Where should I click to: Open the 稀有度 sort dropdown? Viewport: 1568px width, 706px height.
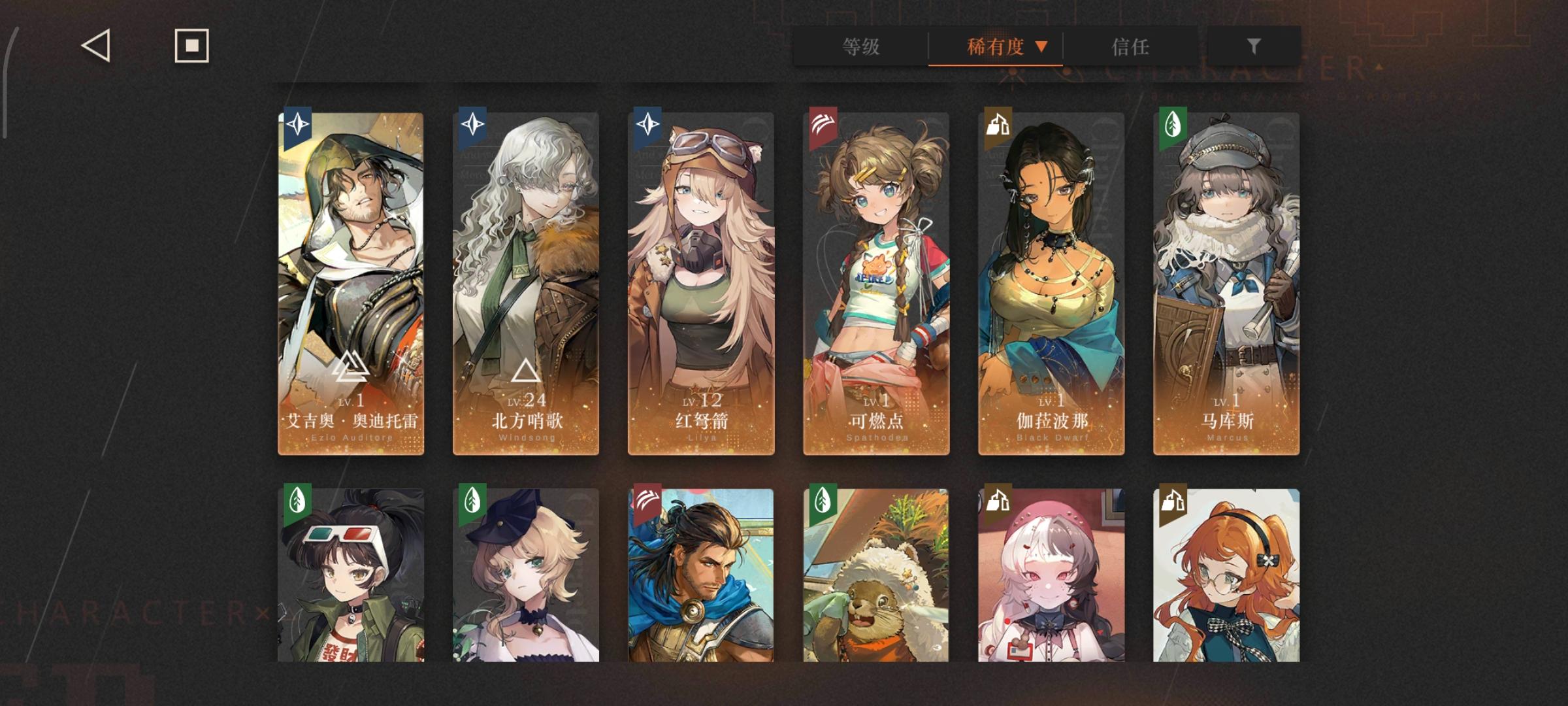pos(994,46)
